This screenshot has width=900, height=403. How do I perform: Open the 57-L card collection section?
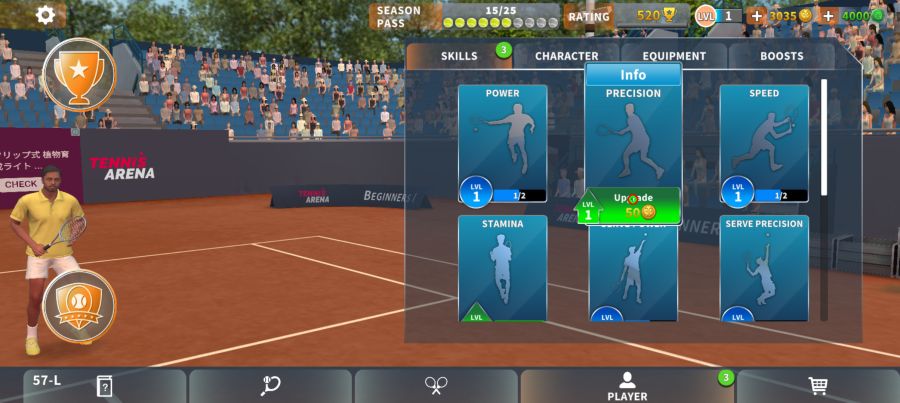pos(104,386)
